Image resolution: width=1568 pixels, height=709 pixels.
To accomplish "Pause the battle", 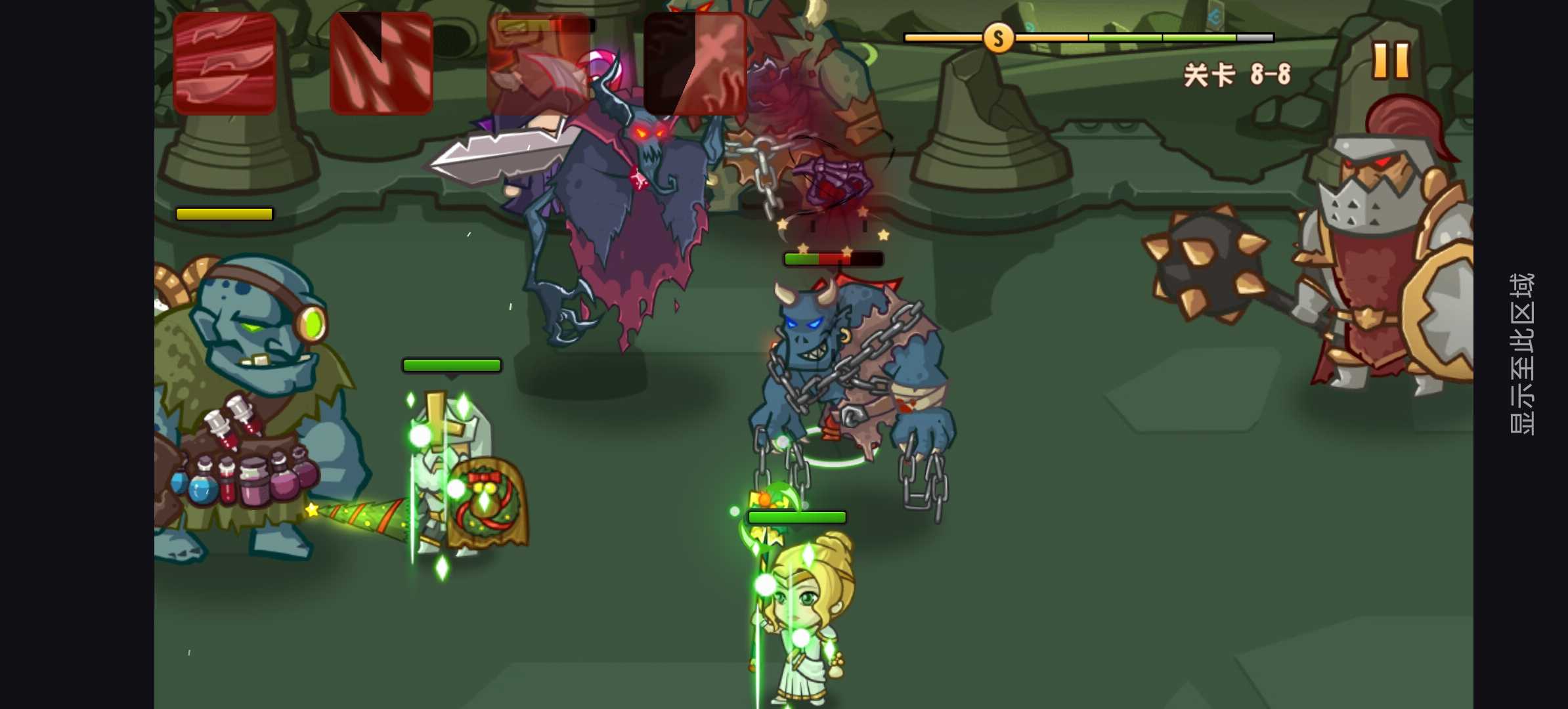I will point(1391,61).
